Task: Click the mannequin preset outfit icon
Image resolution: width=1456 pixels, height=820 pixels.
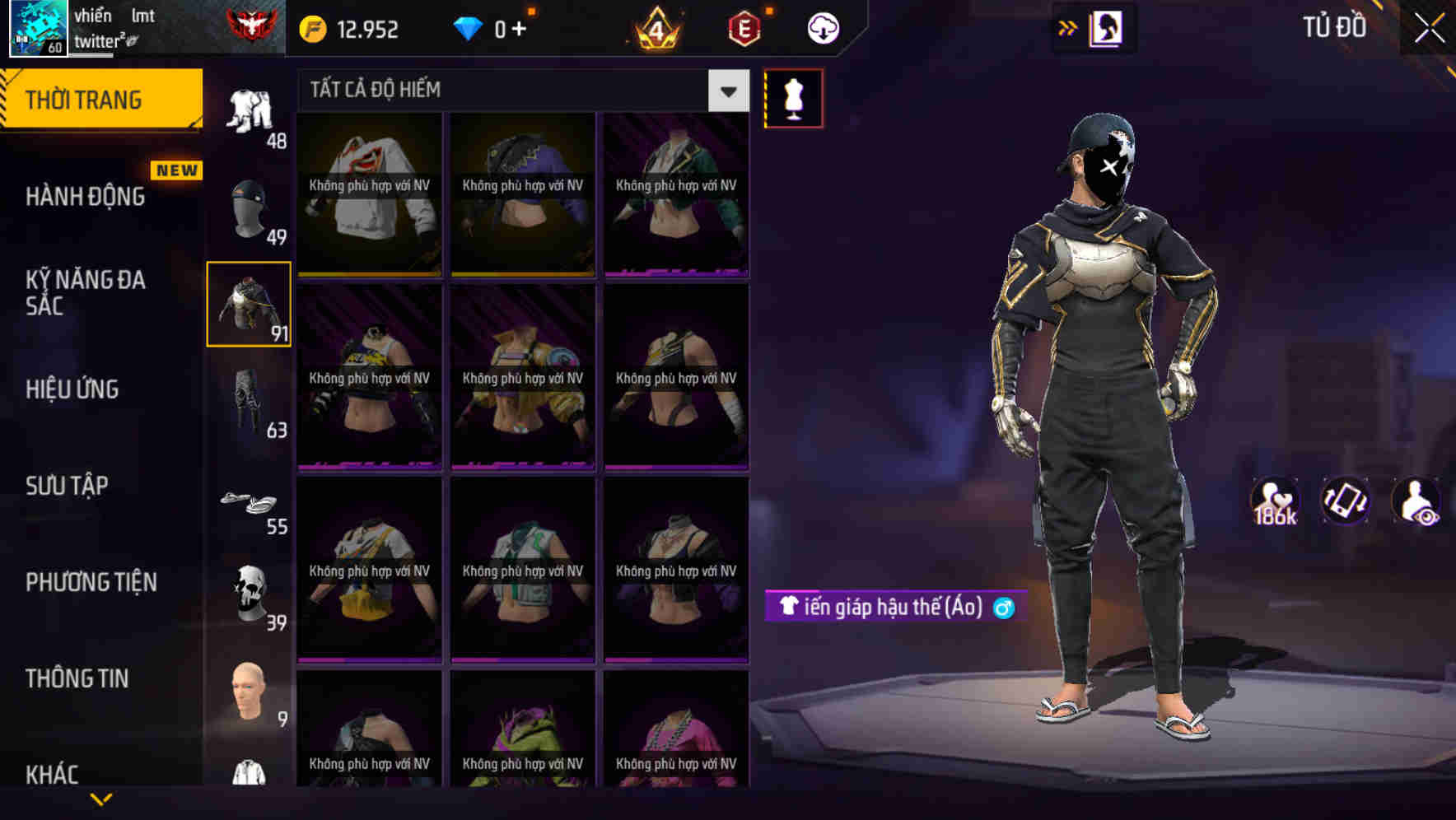Action: tap(793, 97)
